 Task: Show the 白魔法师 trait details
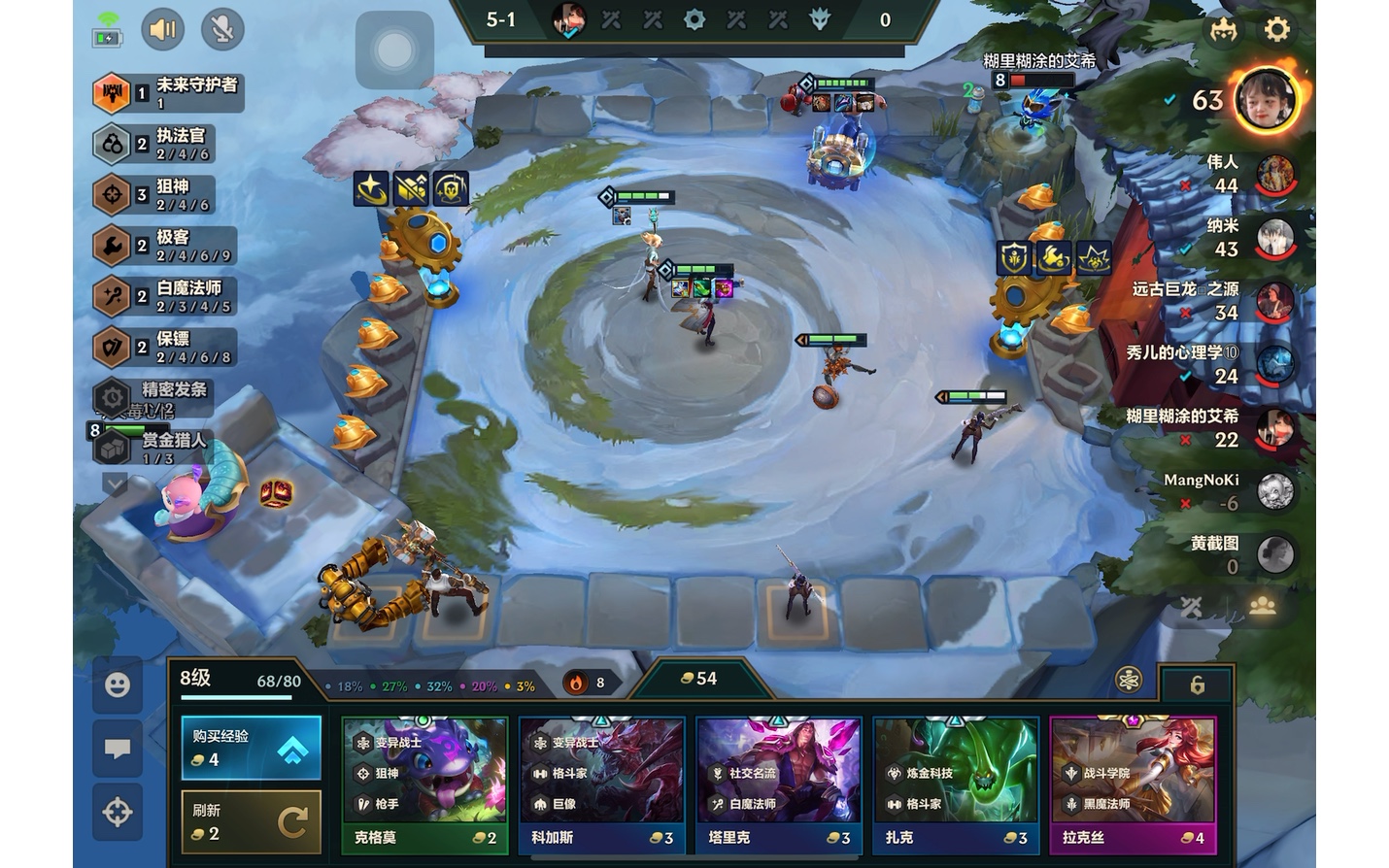[x=165, y=295]
